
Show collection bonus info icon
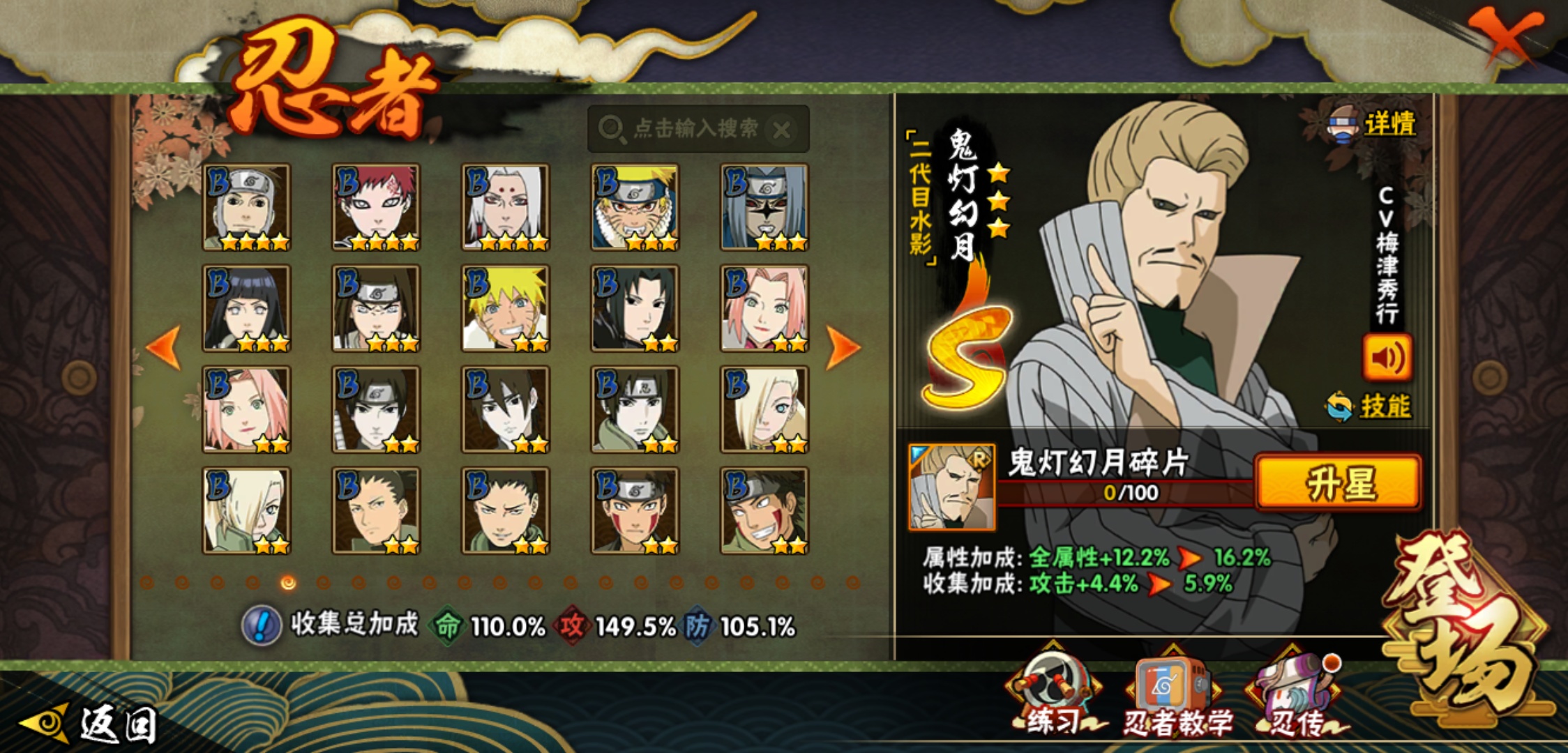pyautogui.click(x=262, y=625)
